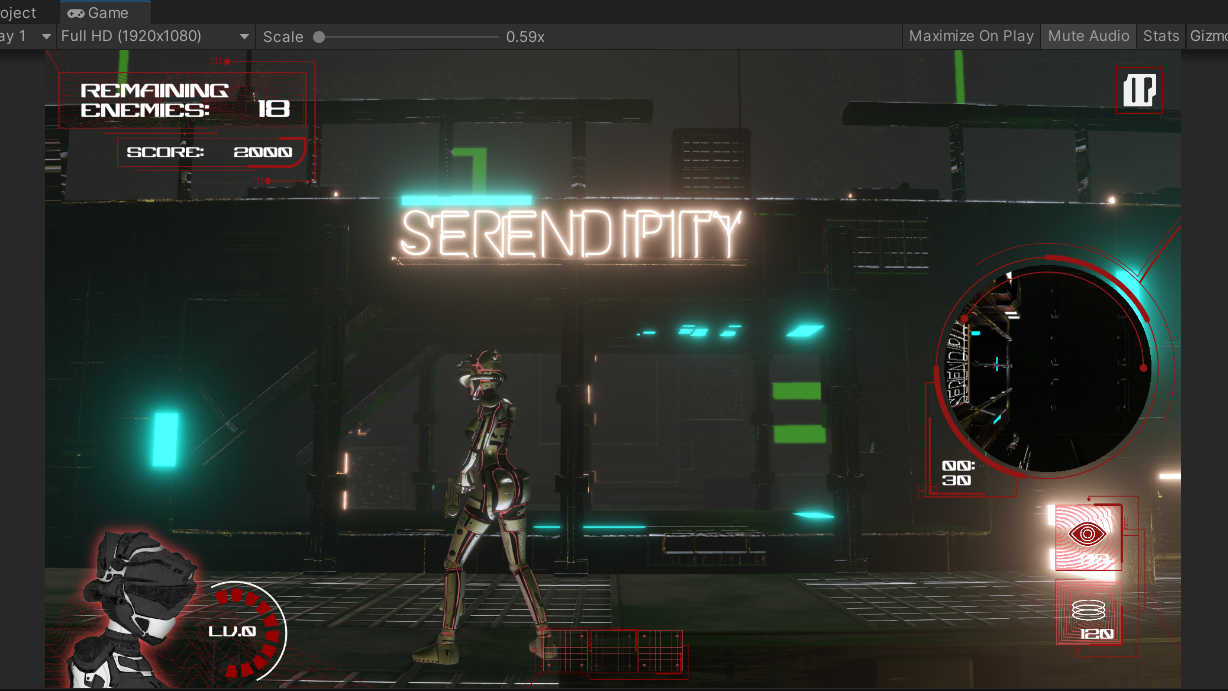Switch to the Game tab

99,13
